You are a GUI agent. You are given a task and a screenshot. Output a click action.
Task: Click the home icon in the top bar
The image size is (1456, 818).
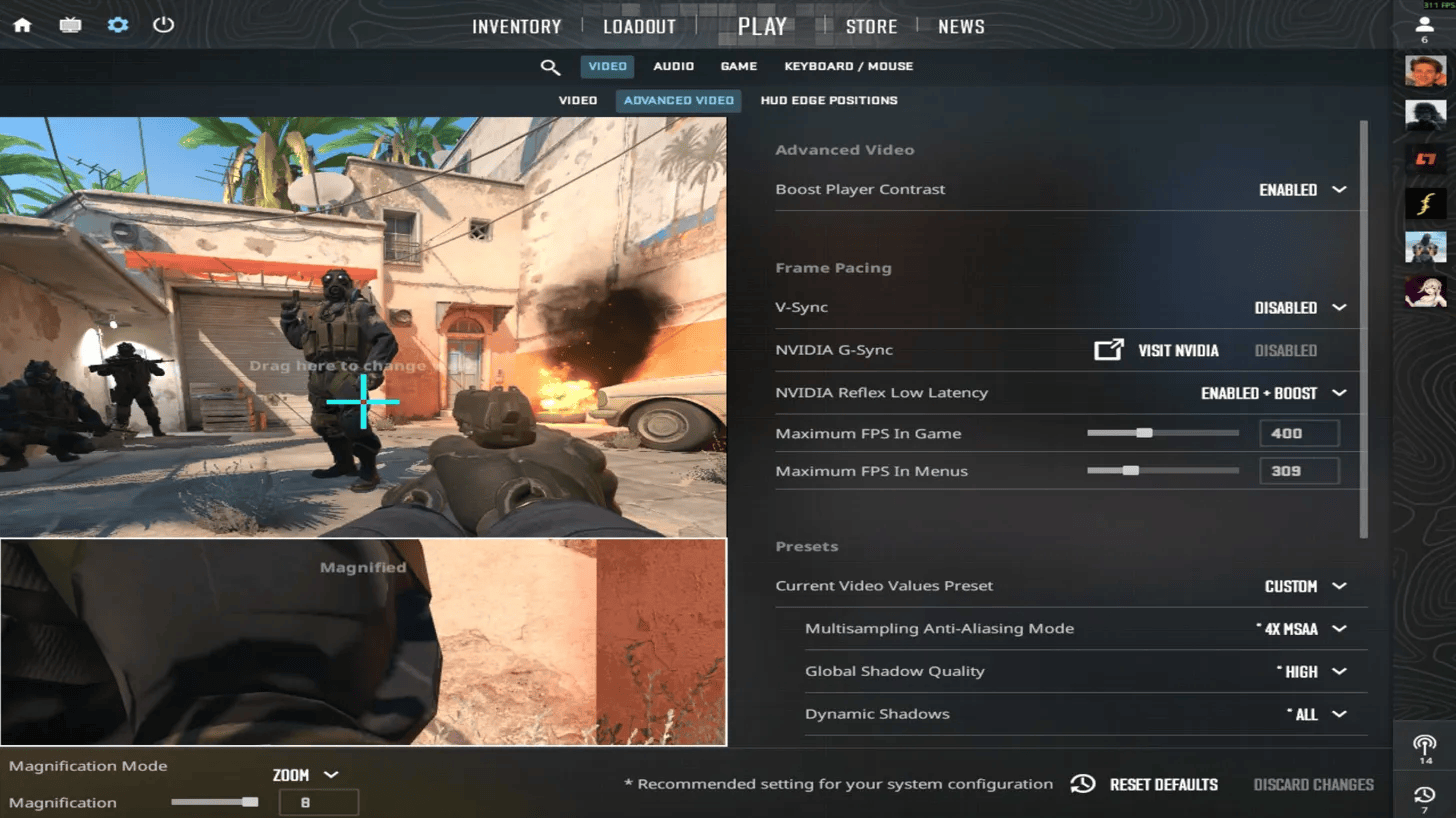21,26
